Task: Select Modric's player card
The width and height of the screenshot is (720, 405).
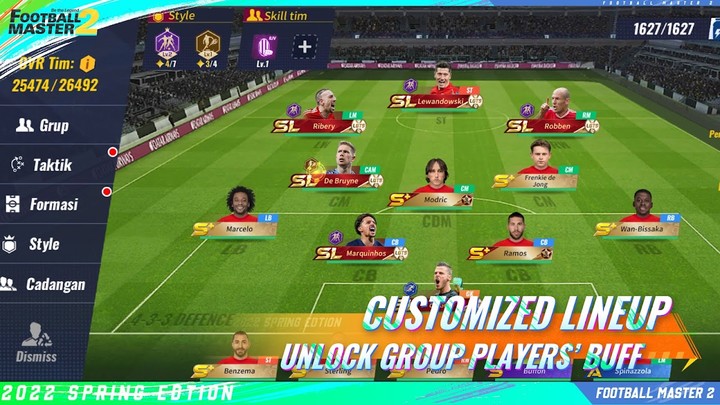Action: 434,186
